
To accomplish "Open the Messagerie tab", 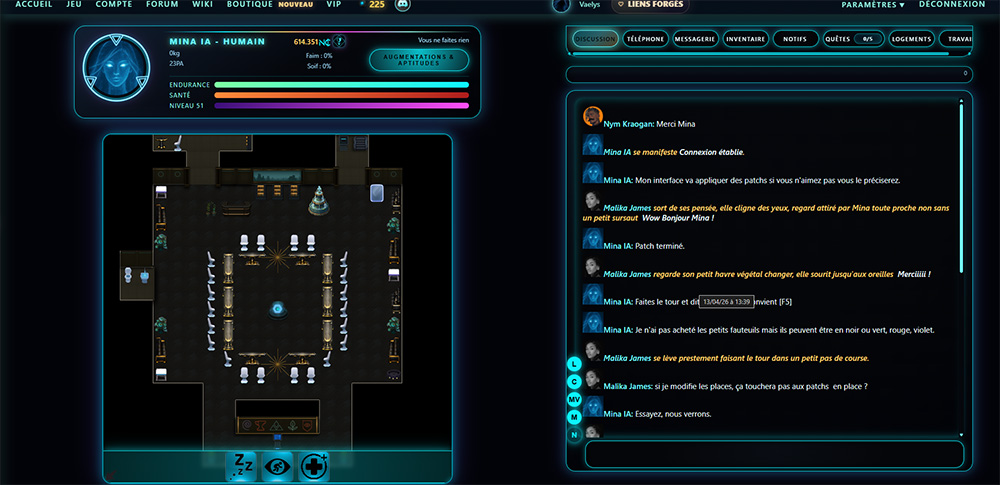I will pos(695,40).
